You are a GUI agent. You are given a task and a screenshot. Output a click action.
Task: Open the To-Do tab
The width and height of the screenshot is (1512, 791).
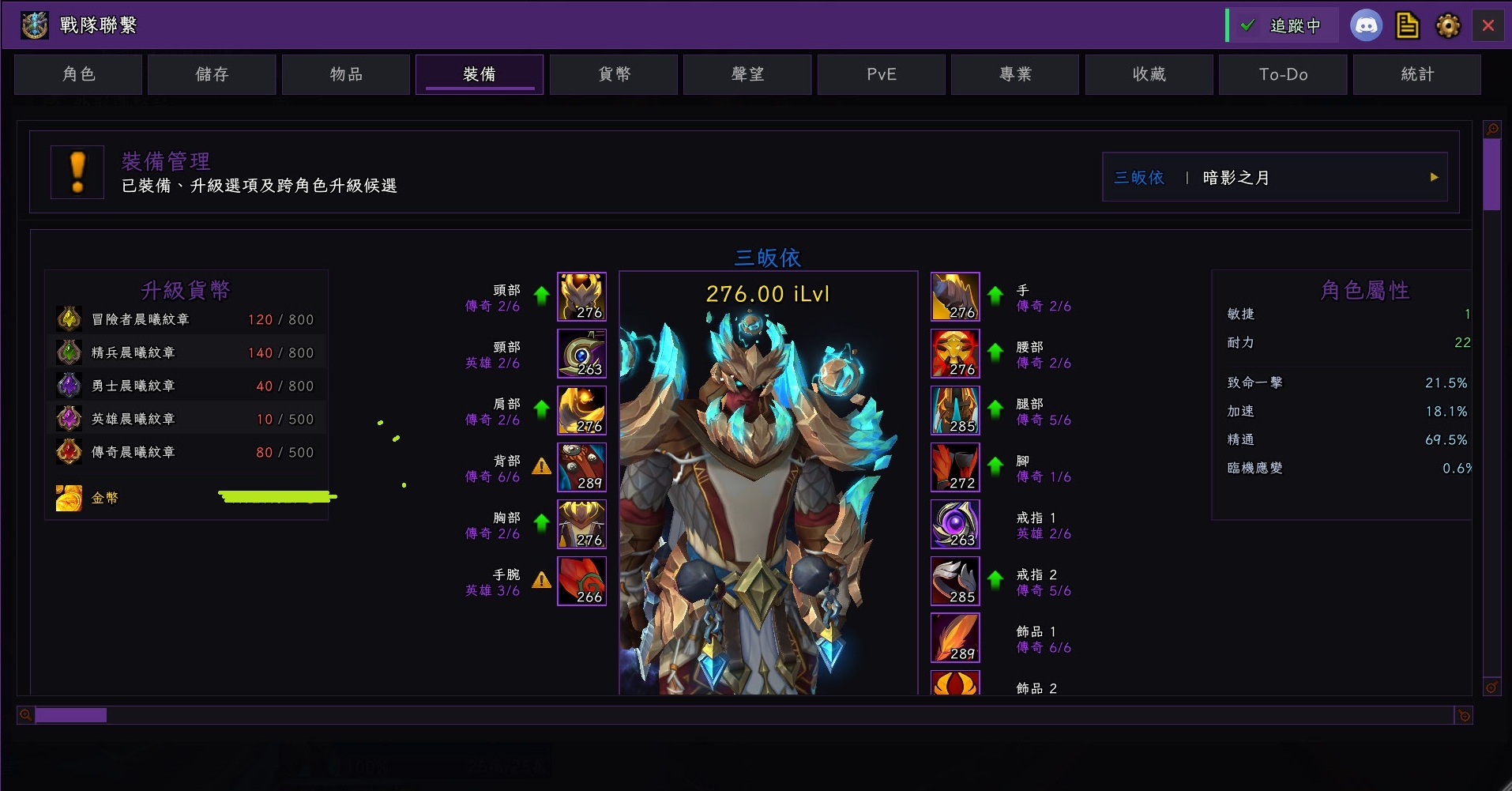tap(1283, 74)
